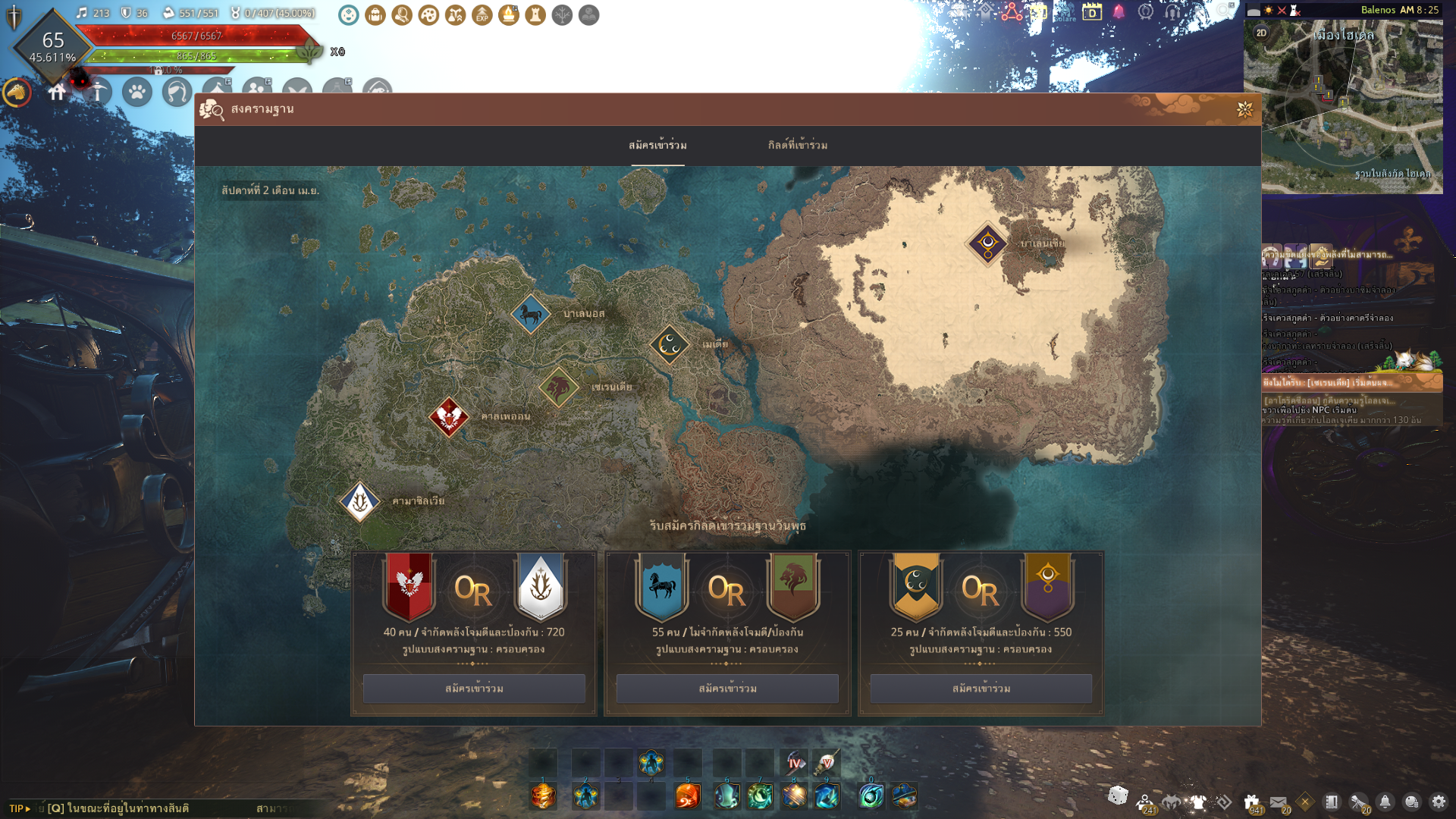Open the settings gear icon

pos(1438,802)
